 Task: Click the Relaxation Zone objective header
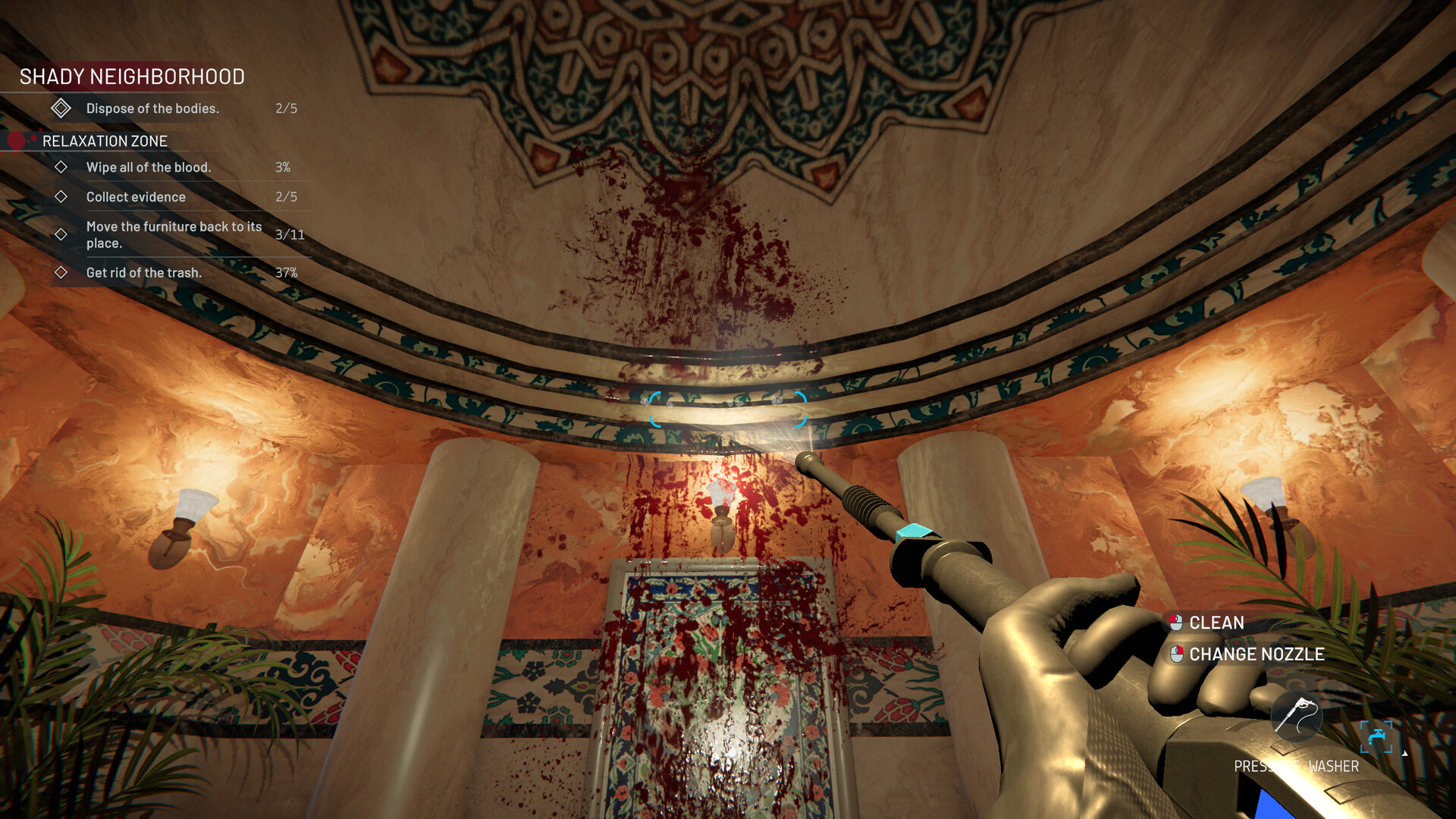click(x=105, y=141)
